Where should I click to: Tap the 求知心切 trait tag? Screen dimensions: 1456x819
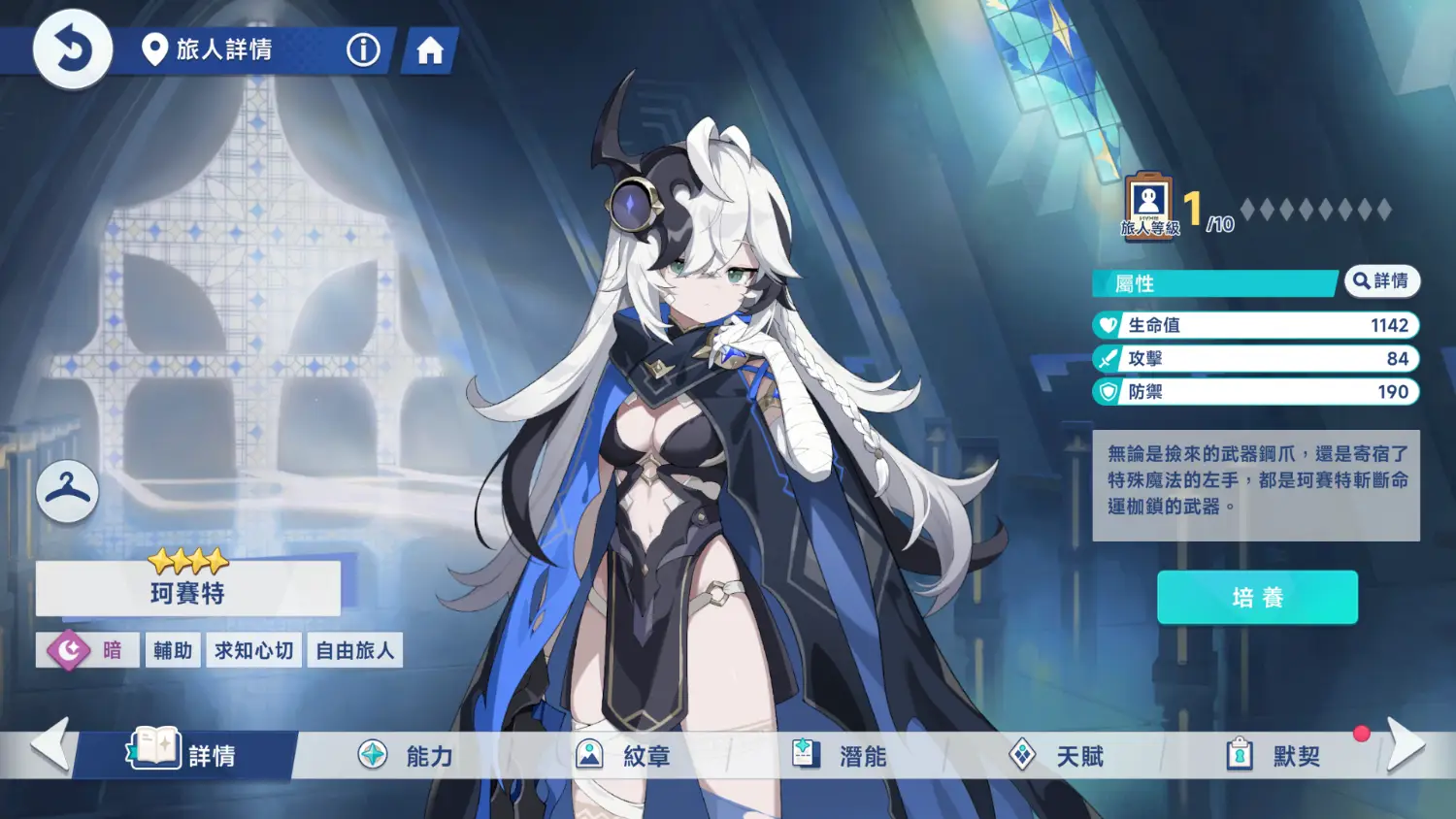point(254,650)
